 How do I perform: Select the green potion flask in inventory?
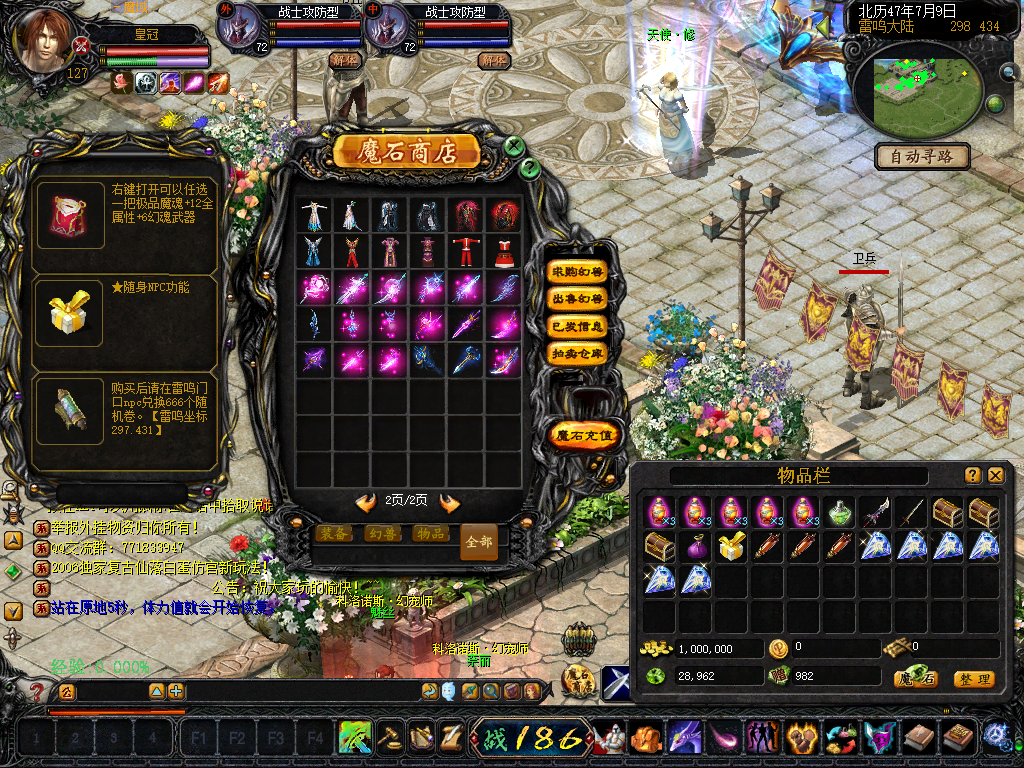pyautogui.click(x=840, y=513)
